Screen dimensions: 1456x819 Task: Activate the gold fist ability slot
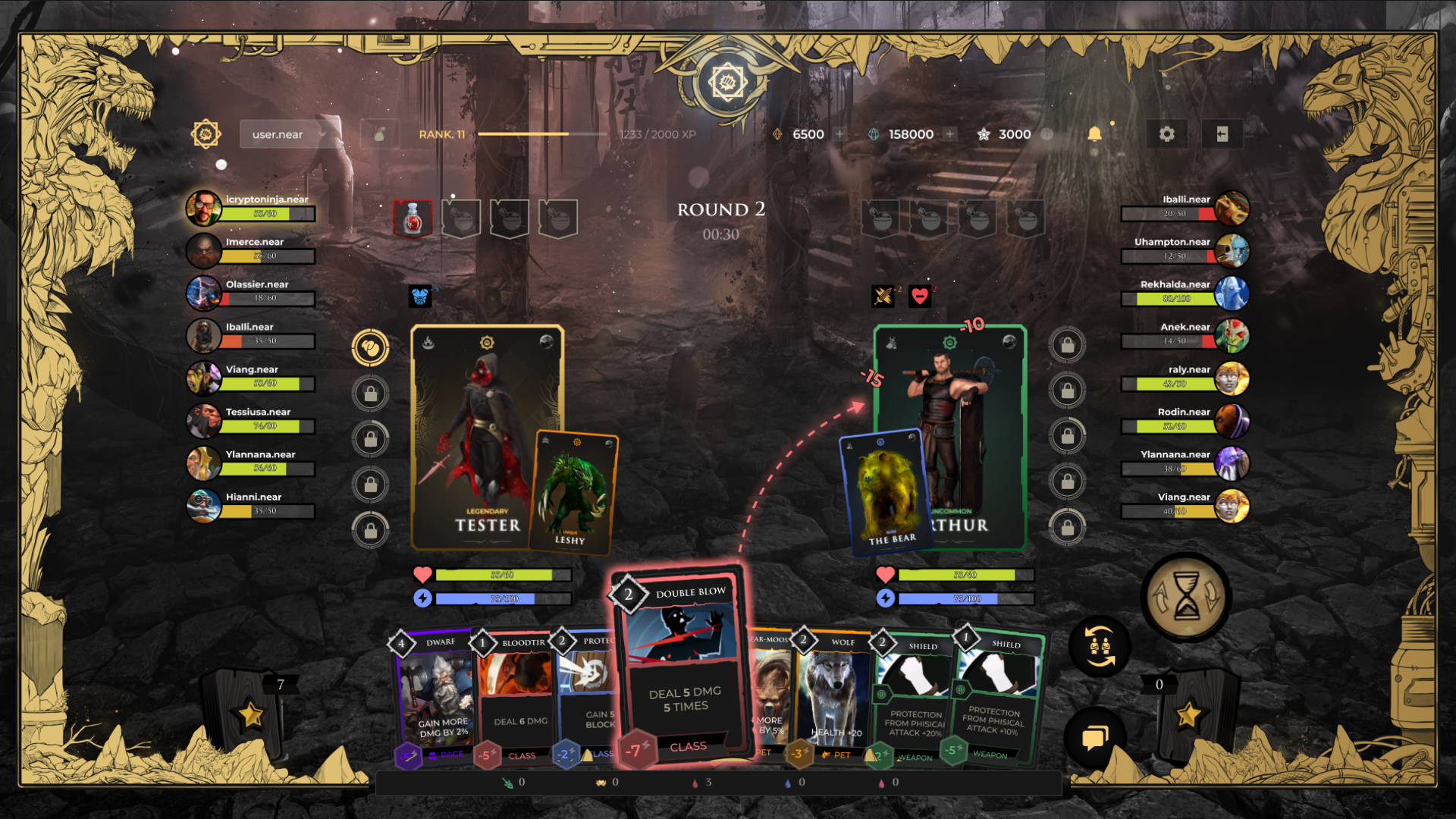[x=370, y=348]
